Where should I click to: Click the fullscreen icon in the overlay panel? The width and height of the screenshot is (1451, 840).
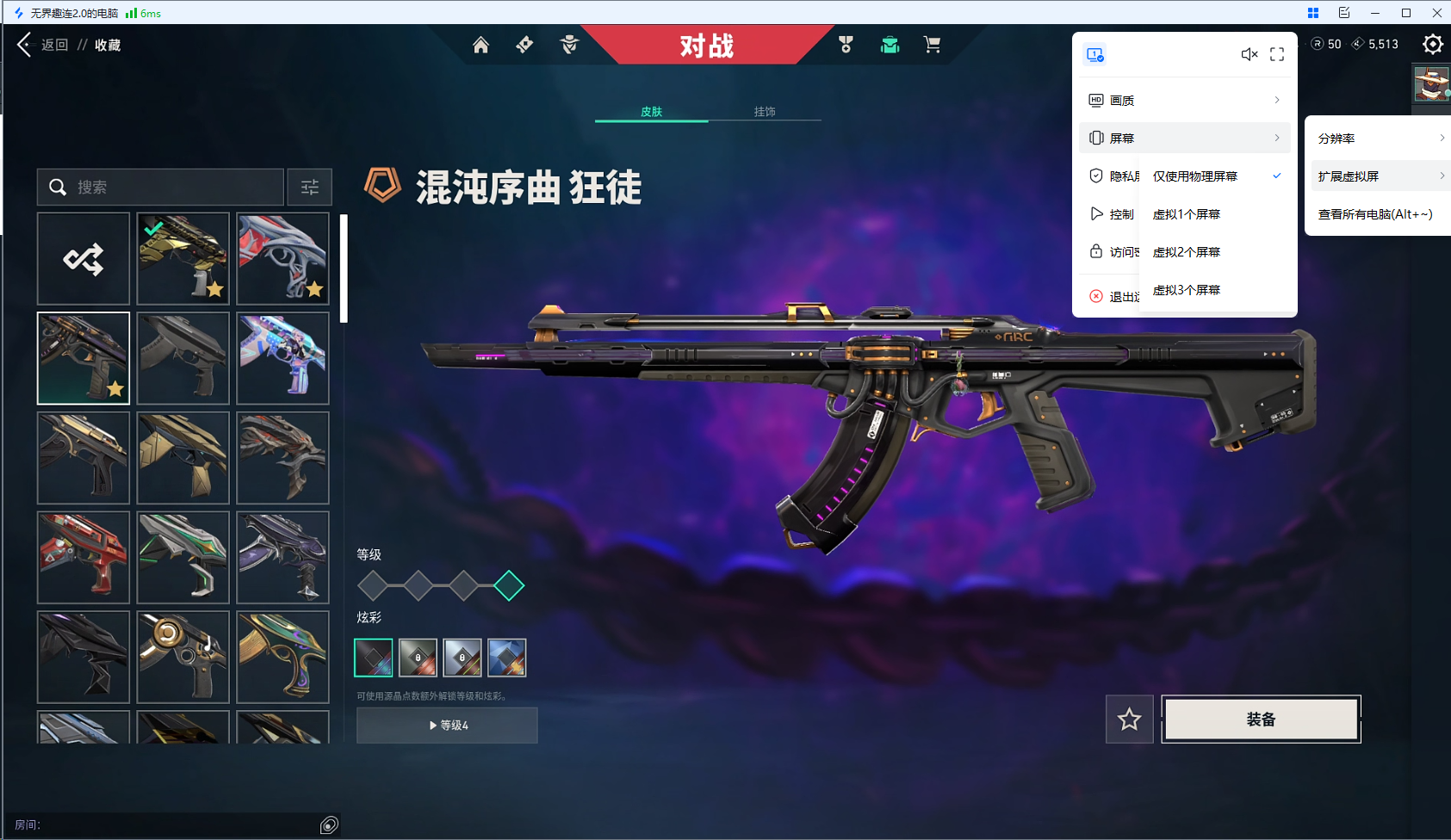tap(1277, 54)
